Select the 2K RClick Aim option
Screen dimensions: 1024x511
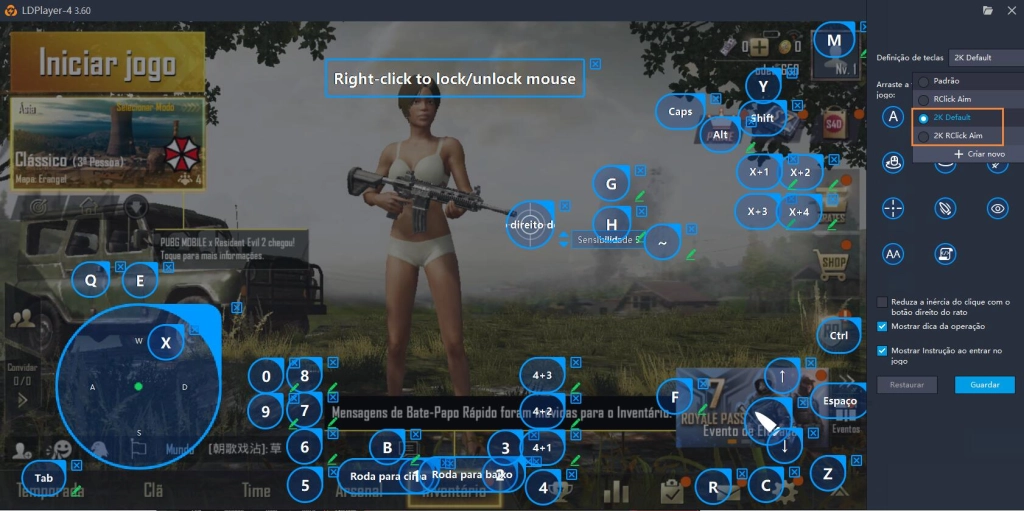(x=957, y=135)
